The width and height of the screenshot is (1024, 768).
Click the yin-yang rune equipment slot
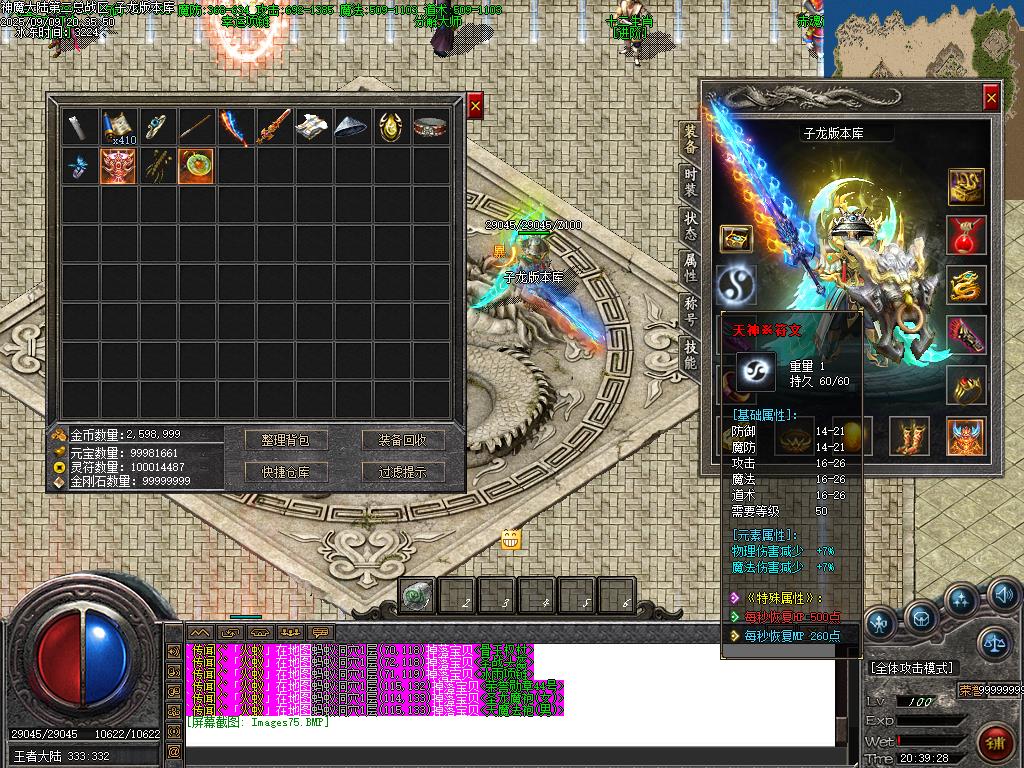pyautogui.click(x=736, y=286)
